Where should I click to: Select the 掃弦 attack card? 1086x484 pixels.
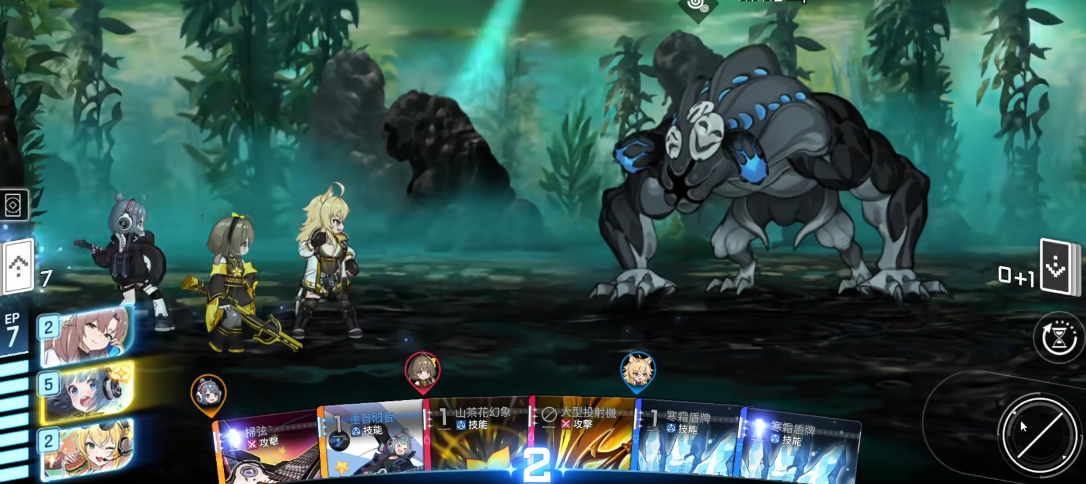tap(266, 447)
